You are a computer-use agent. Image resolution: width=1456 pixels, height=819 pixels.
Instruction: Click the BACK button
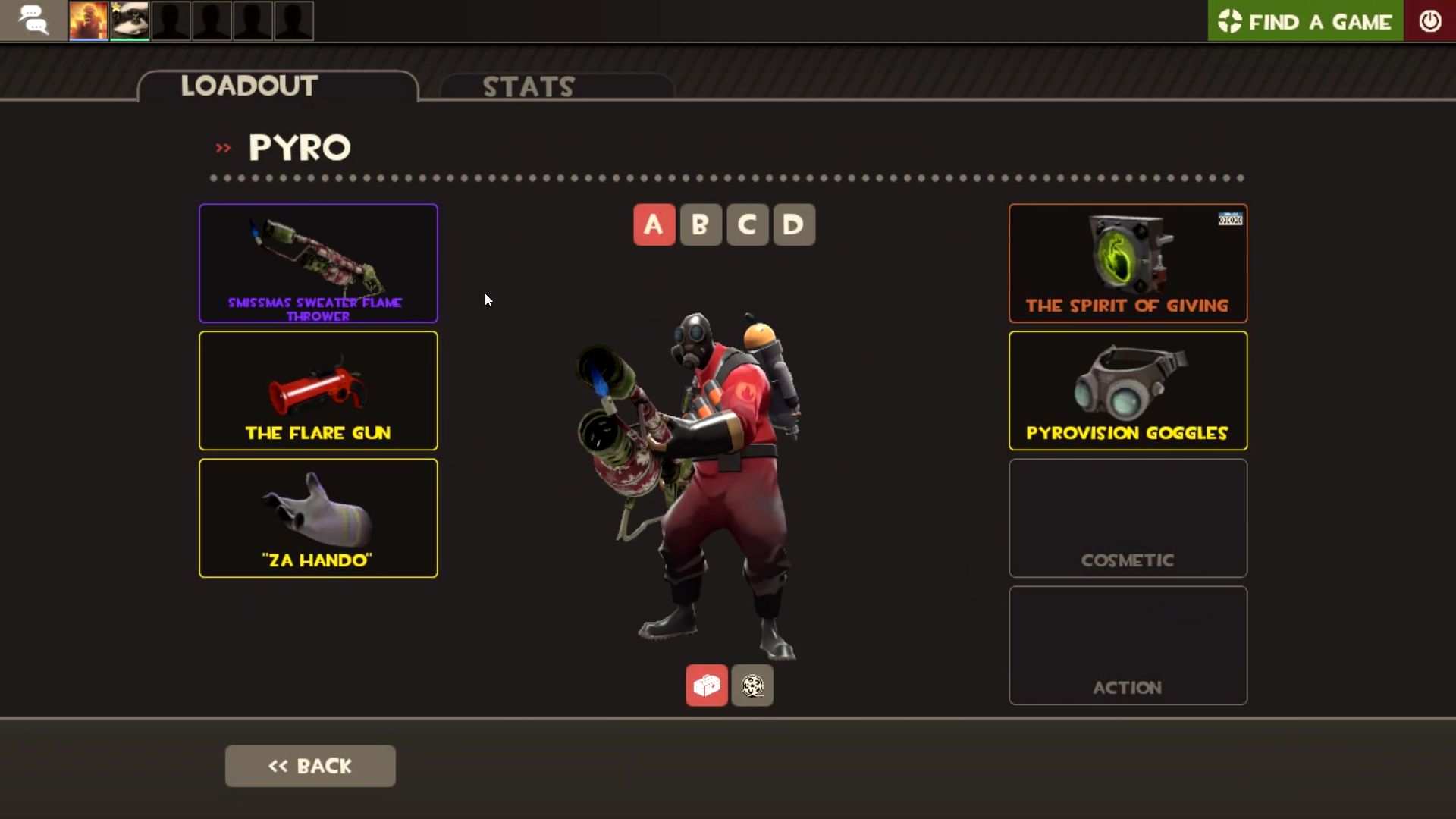click(x=309, y=765)
